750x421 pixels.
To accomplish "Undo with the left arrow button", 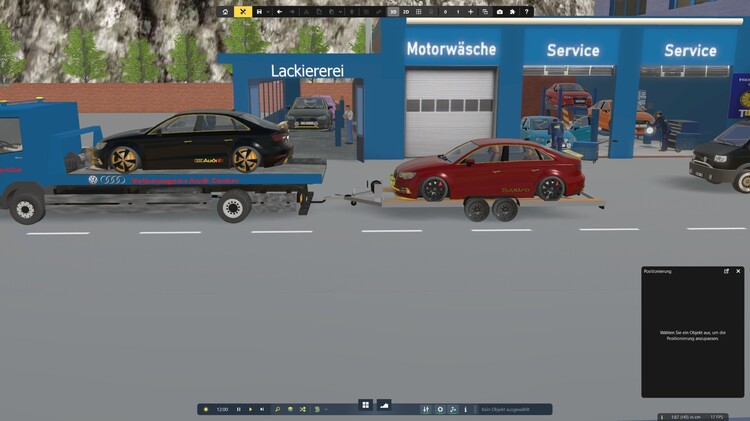I will (279, 12).
